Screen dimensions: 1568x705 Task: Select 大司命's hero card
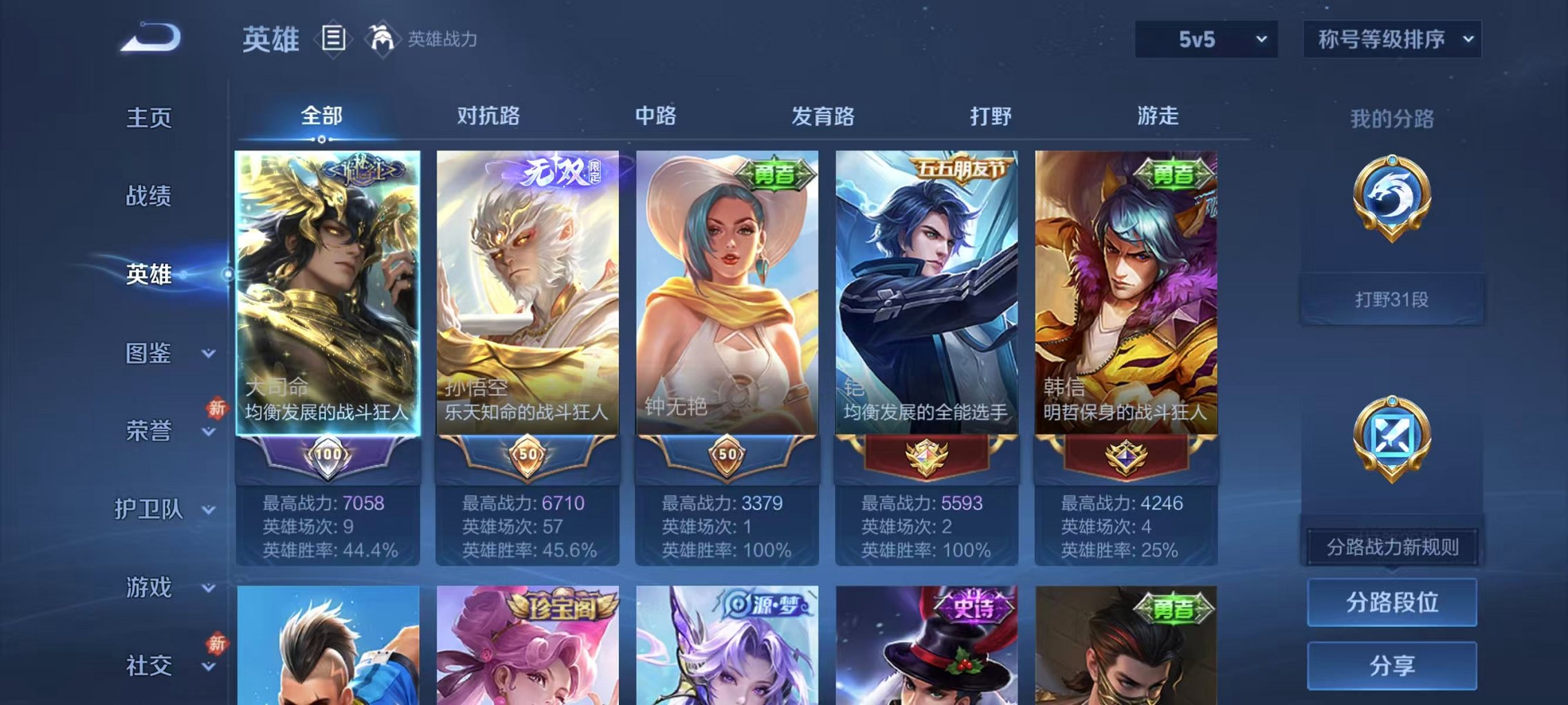point(328,290)
